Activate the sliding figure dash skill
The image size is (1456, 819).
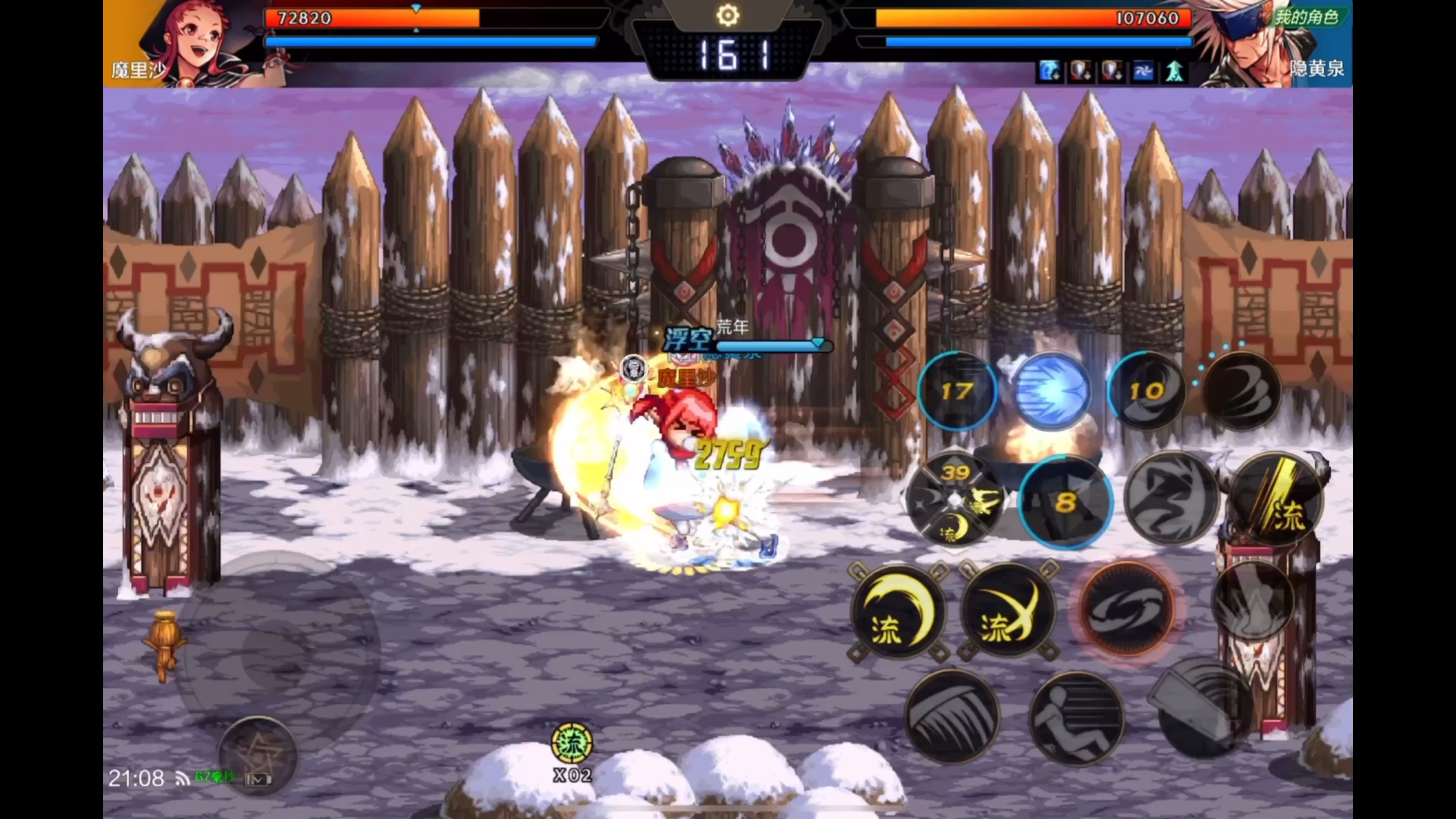coord(1076,718)
